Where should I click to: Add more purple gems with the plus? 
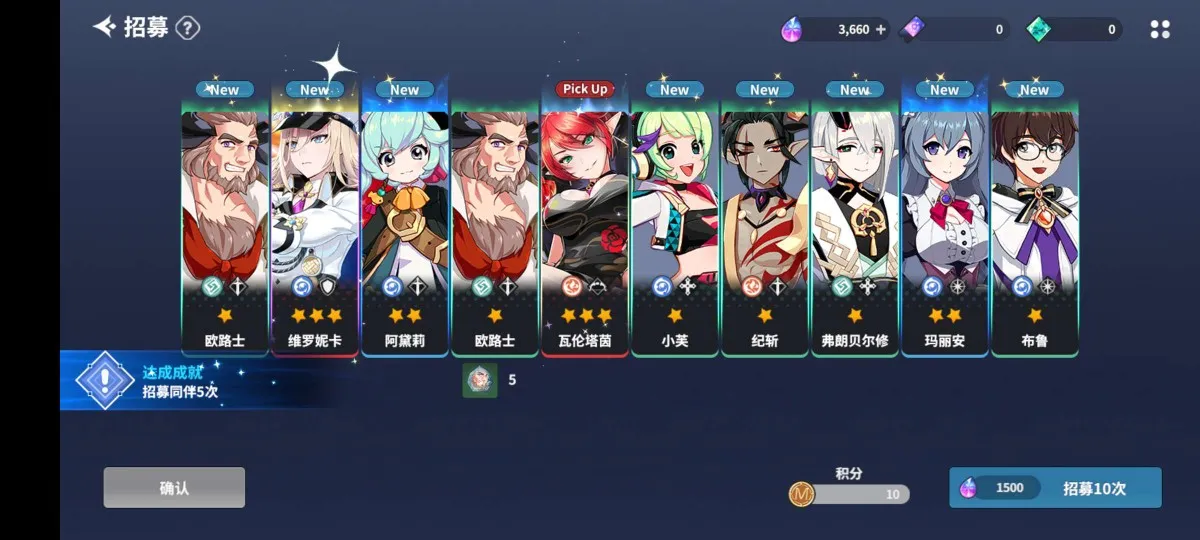point(881,30)
